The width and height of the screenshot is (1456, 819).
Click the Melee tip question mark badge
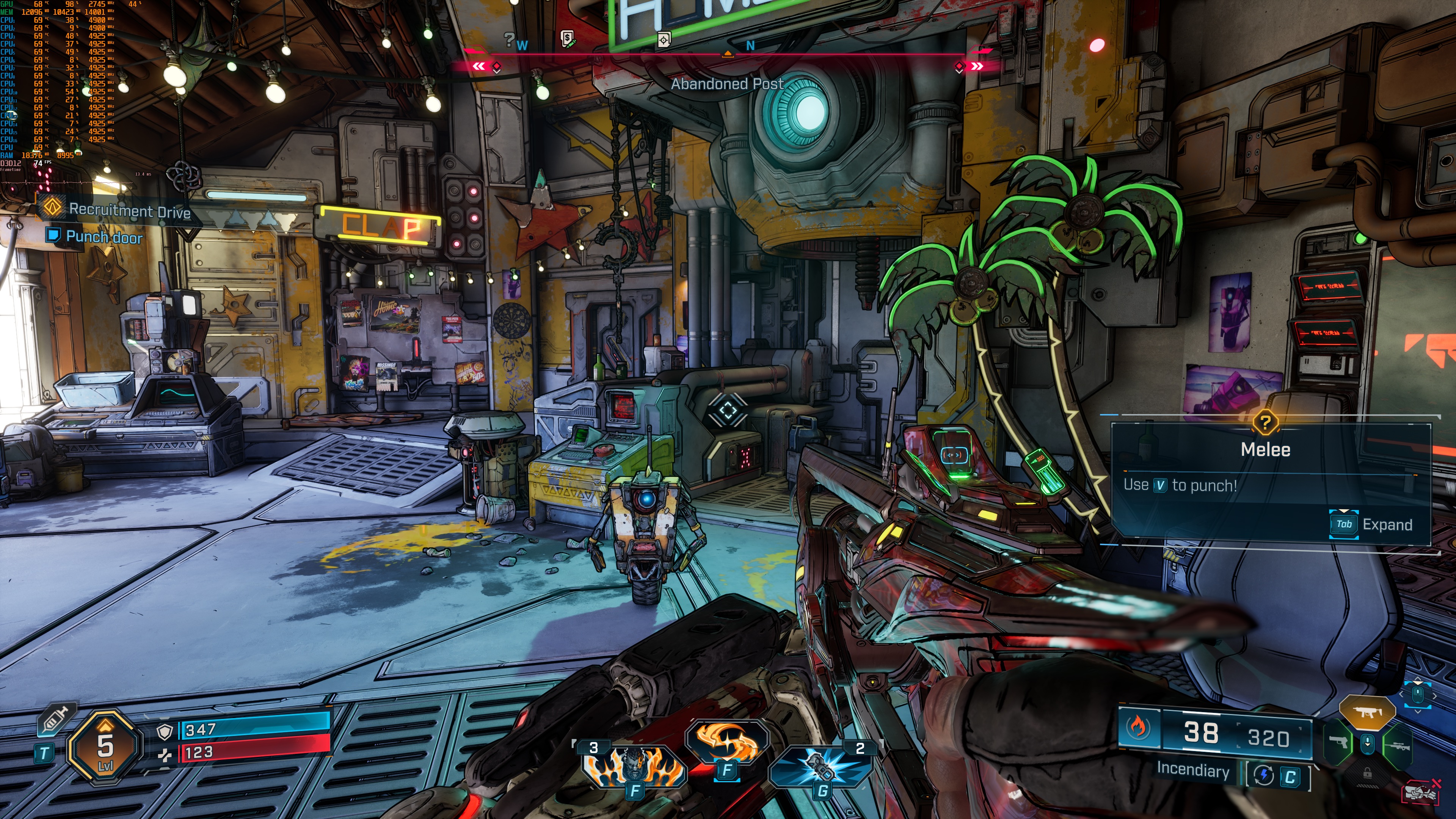point(1265,422)
